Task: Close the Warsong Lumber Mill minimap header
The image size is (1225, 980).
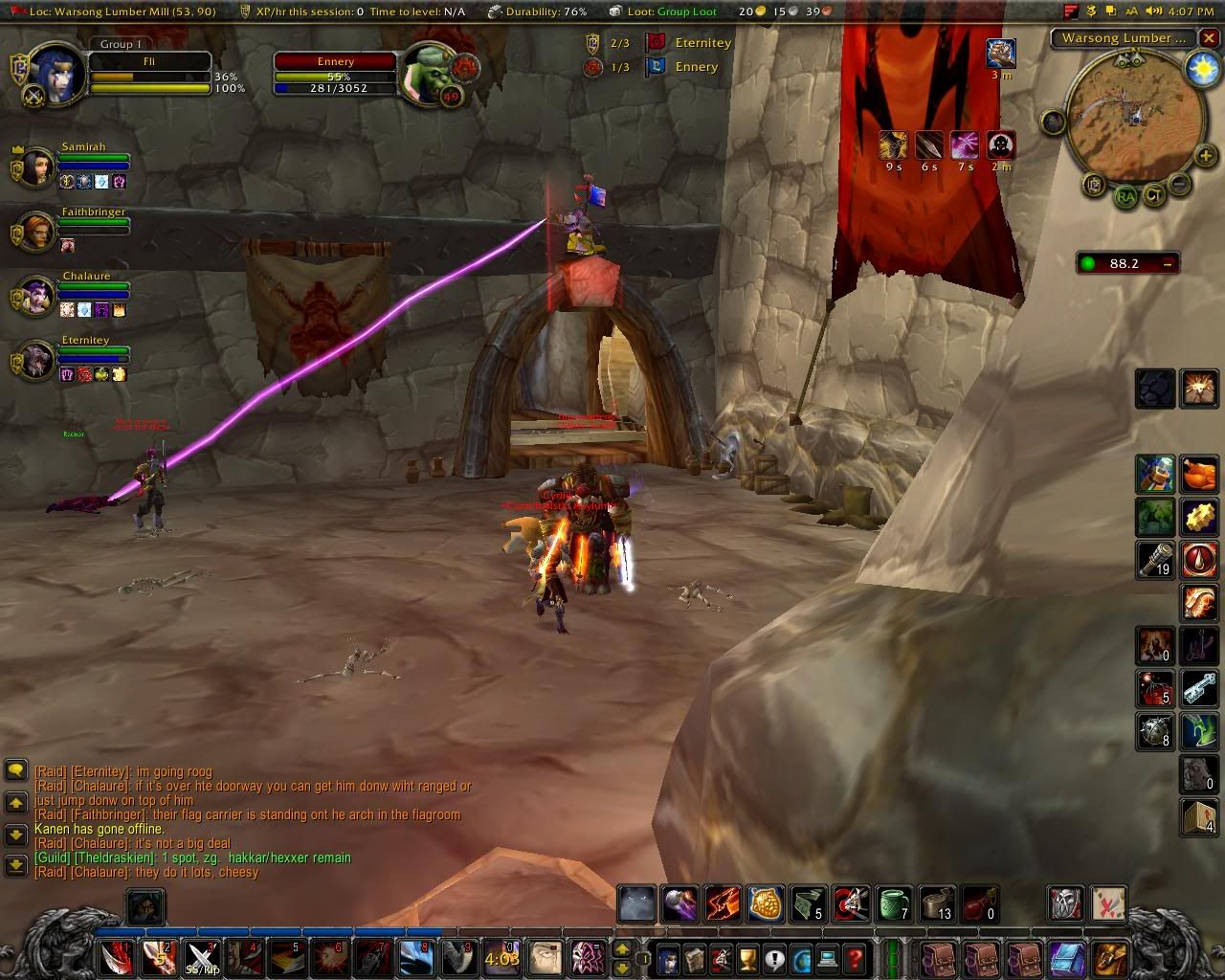Action: (1210, 39)
